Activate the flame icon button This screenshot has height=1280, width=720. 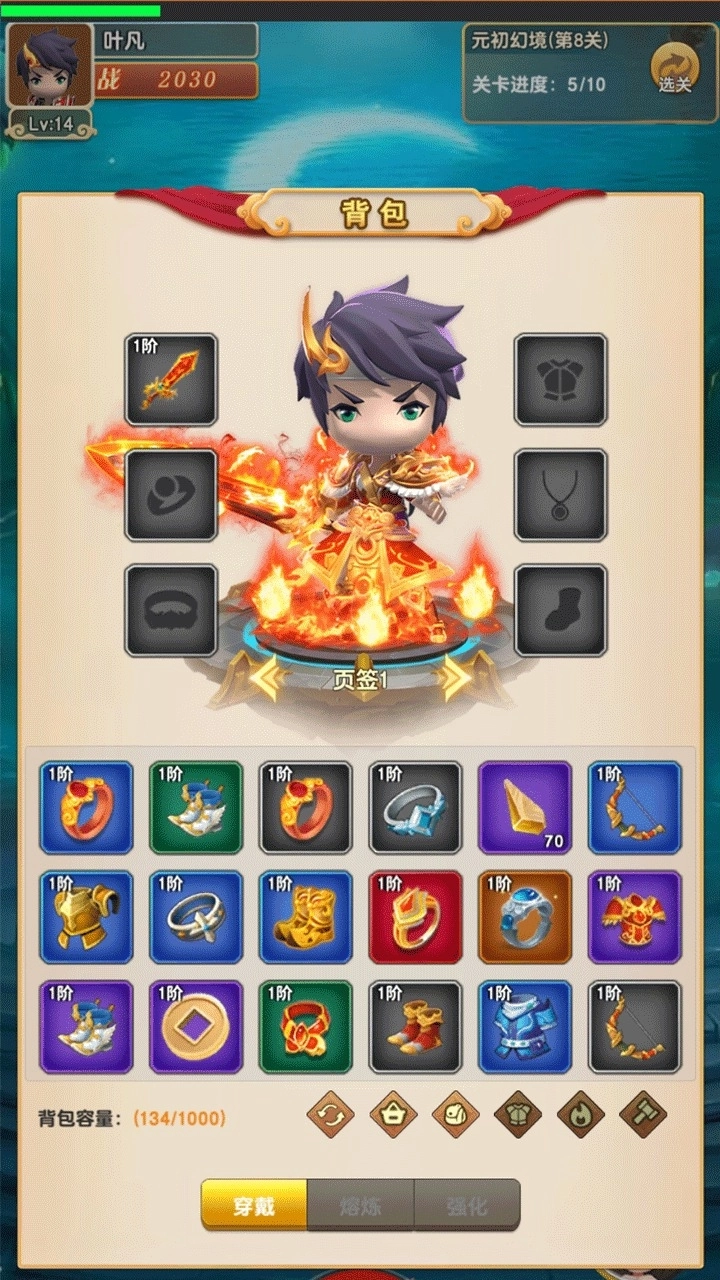(580, 1114)
